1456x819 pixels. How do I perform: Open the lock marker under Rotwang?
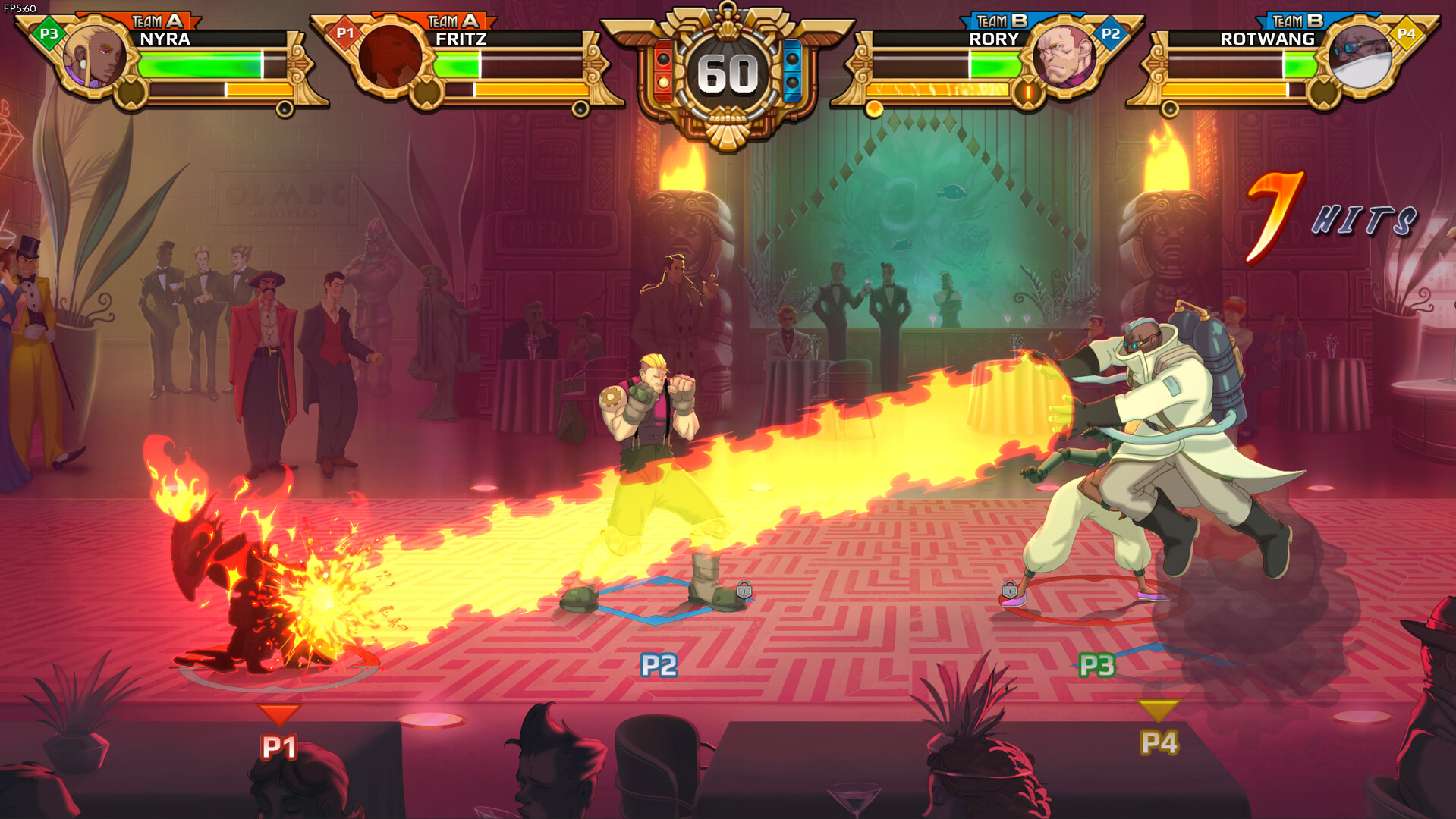click(1010, 591)
